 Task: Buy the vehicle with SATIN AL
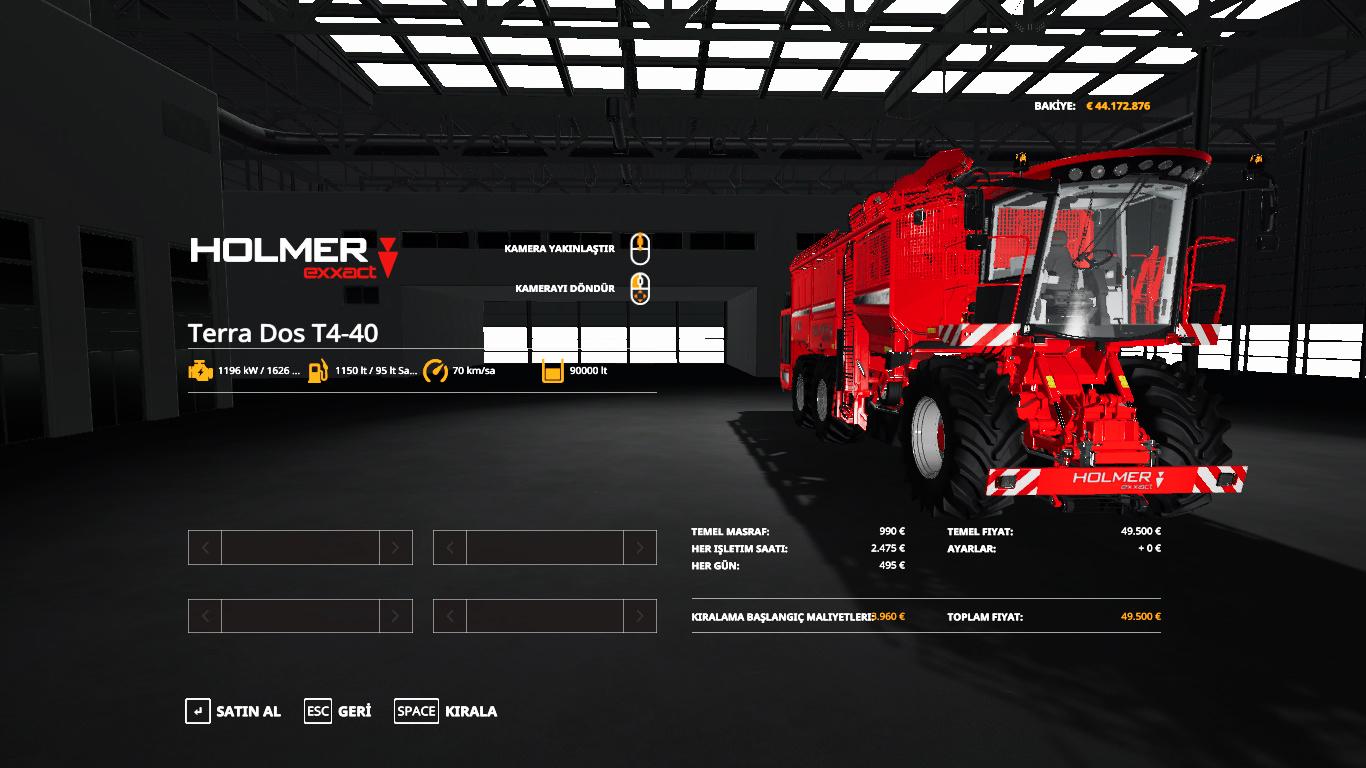point(234,711)
